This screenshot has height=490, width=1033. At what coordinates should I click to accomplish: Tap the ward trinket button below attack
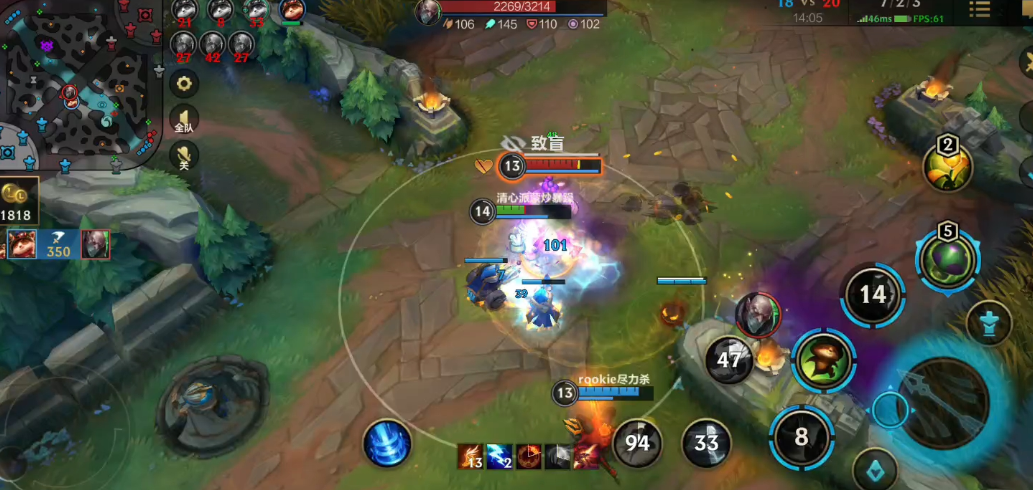point(874,470)
